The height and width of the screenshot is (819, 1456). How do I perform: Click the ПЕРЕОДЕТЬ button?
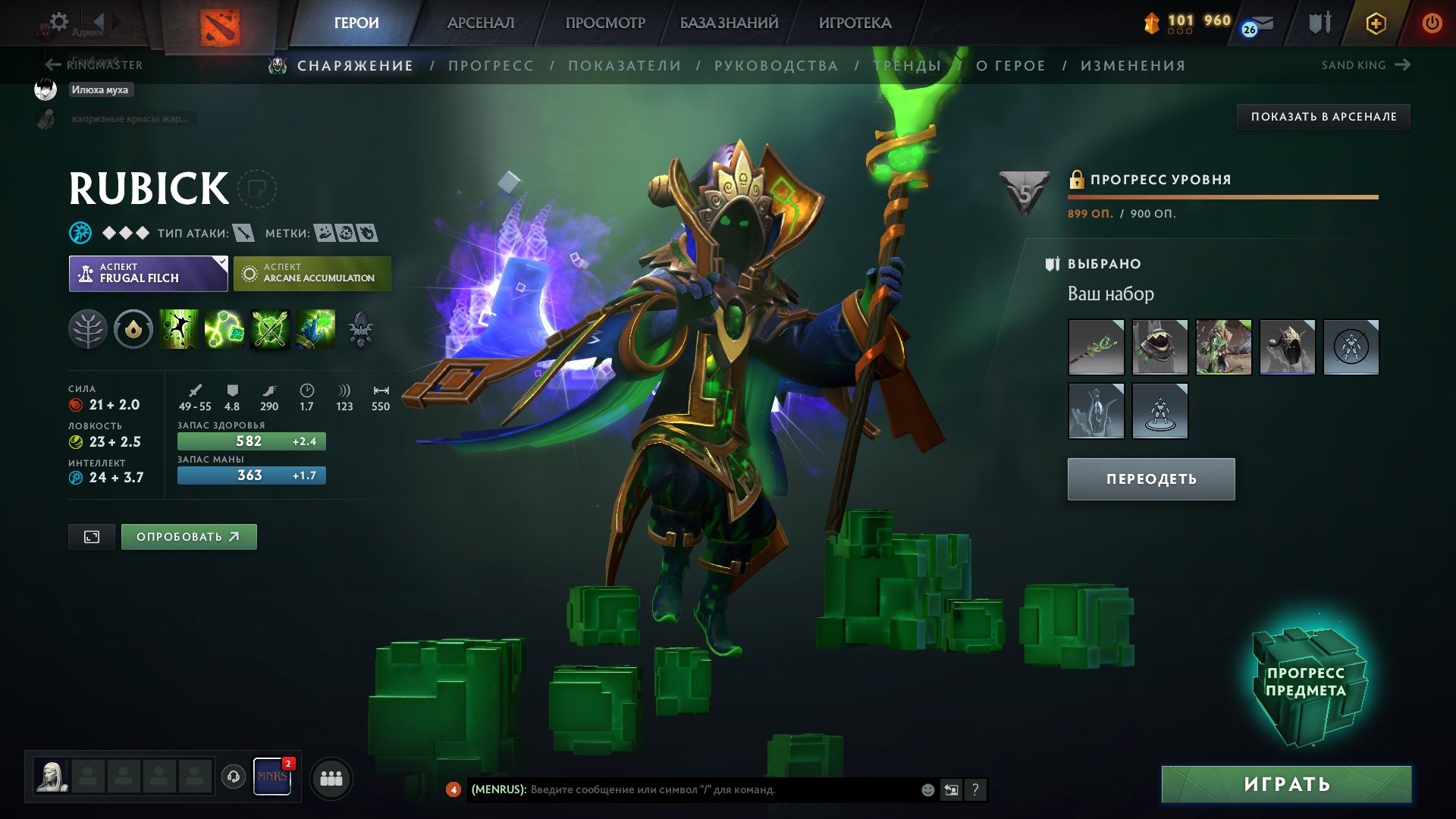point(1150,479)
